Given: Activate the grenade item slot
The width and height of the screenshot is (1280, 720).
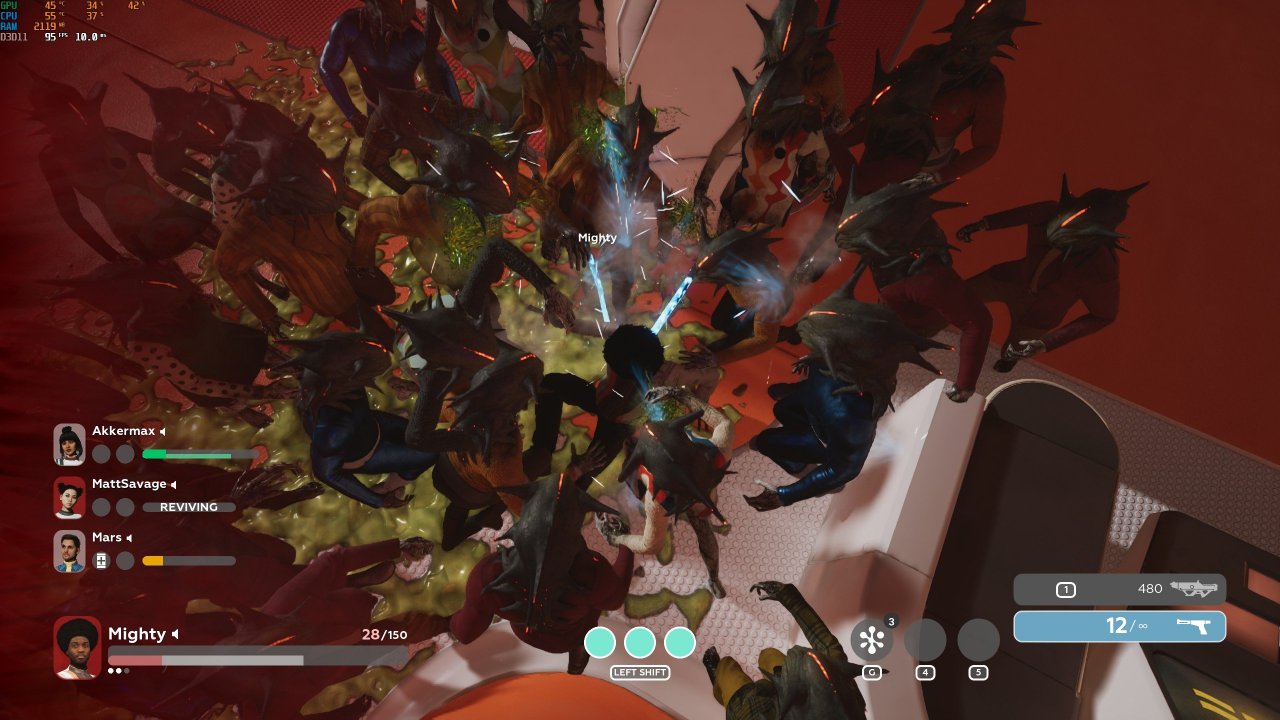Looking at the screenshot, I should [871, 640].
